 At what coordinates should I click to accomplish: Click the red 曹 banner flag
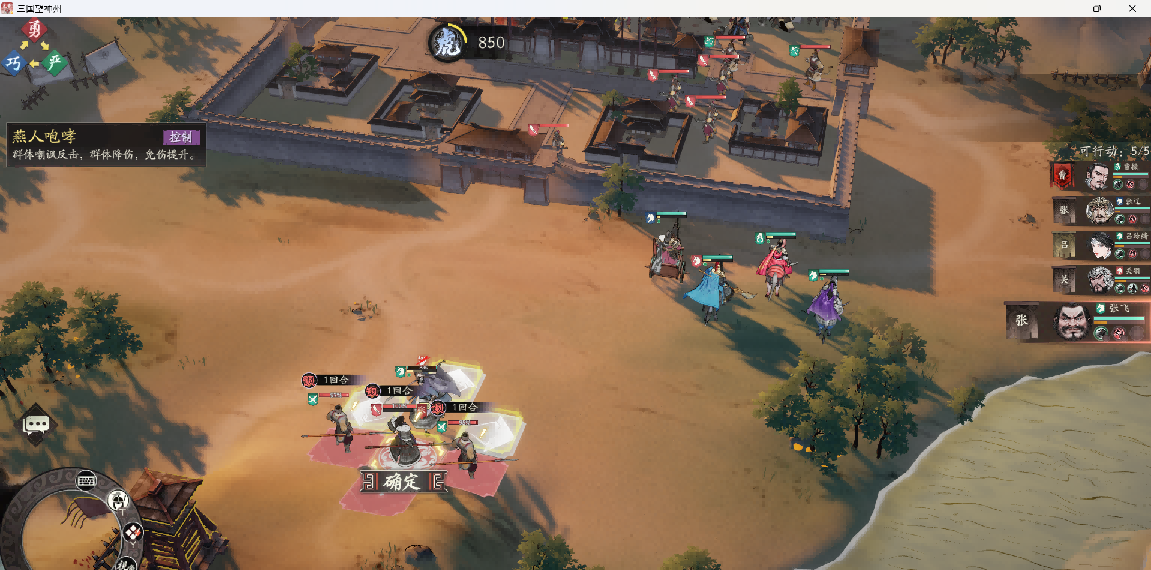[1062, 177]
